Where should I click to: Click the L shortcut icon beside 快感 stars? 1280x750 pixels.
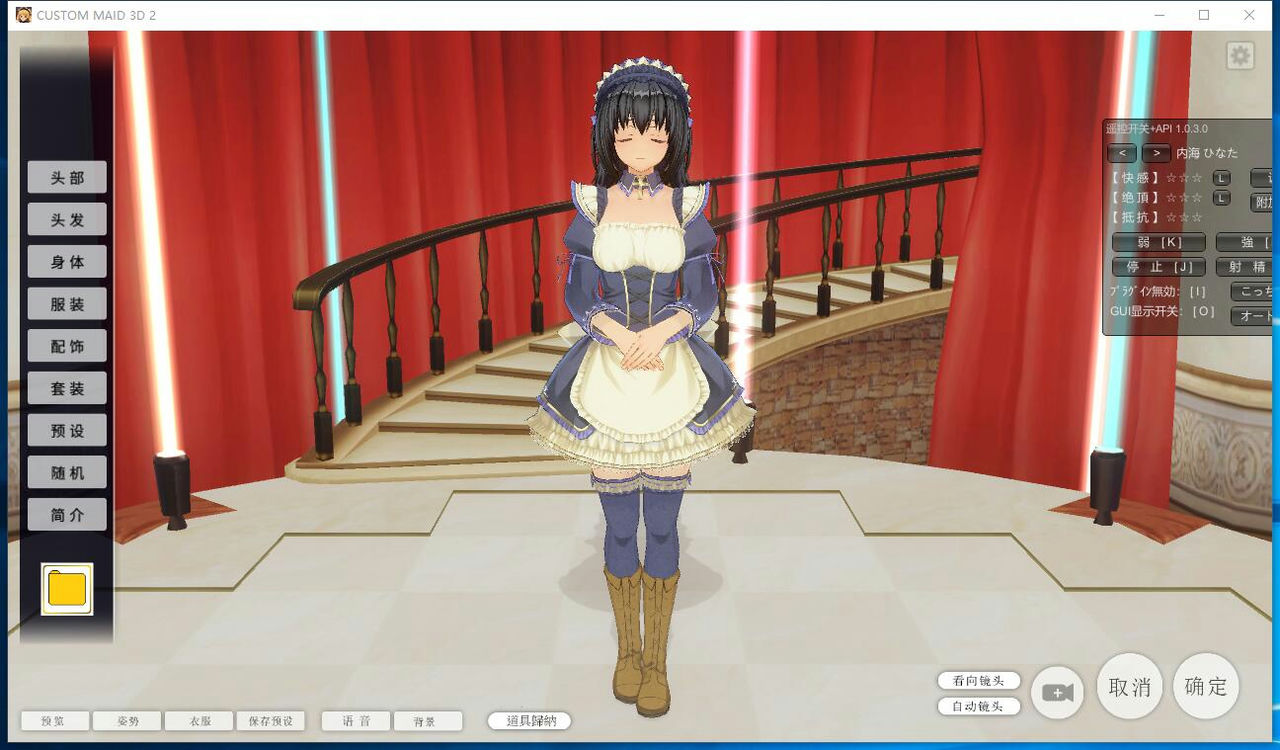coord(1222,177)
